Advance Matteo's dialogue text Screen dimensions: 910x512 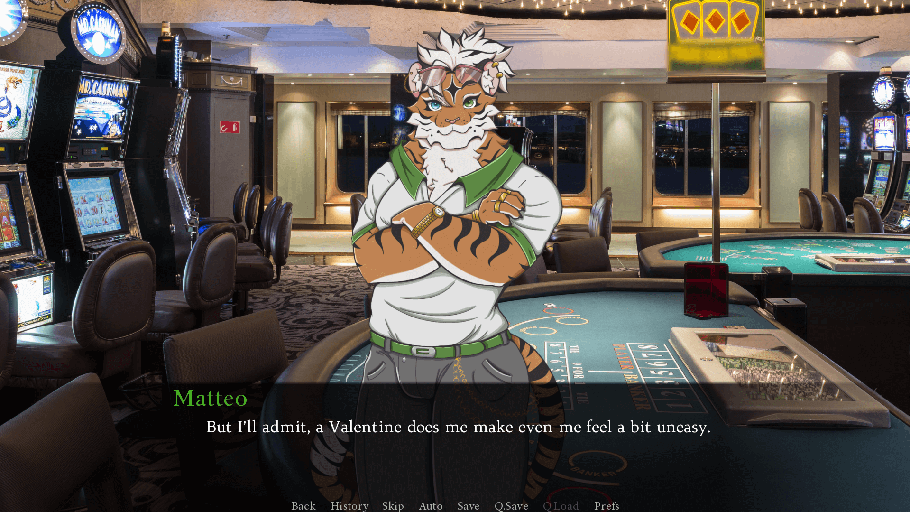click(x=457, y=427)
